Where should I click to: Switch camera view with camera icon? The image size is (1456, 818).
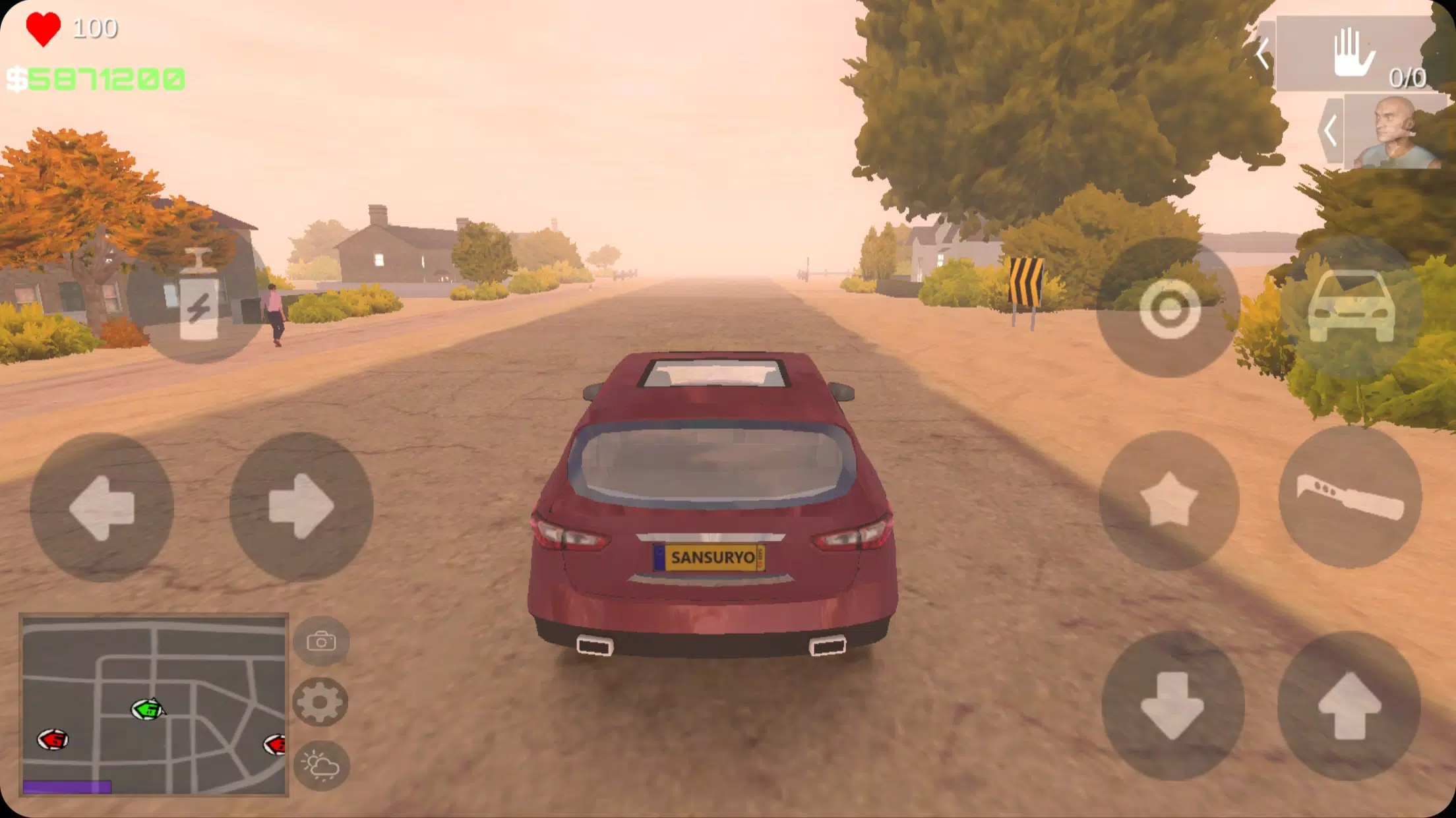click(x=321, y=641)
